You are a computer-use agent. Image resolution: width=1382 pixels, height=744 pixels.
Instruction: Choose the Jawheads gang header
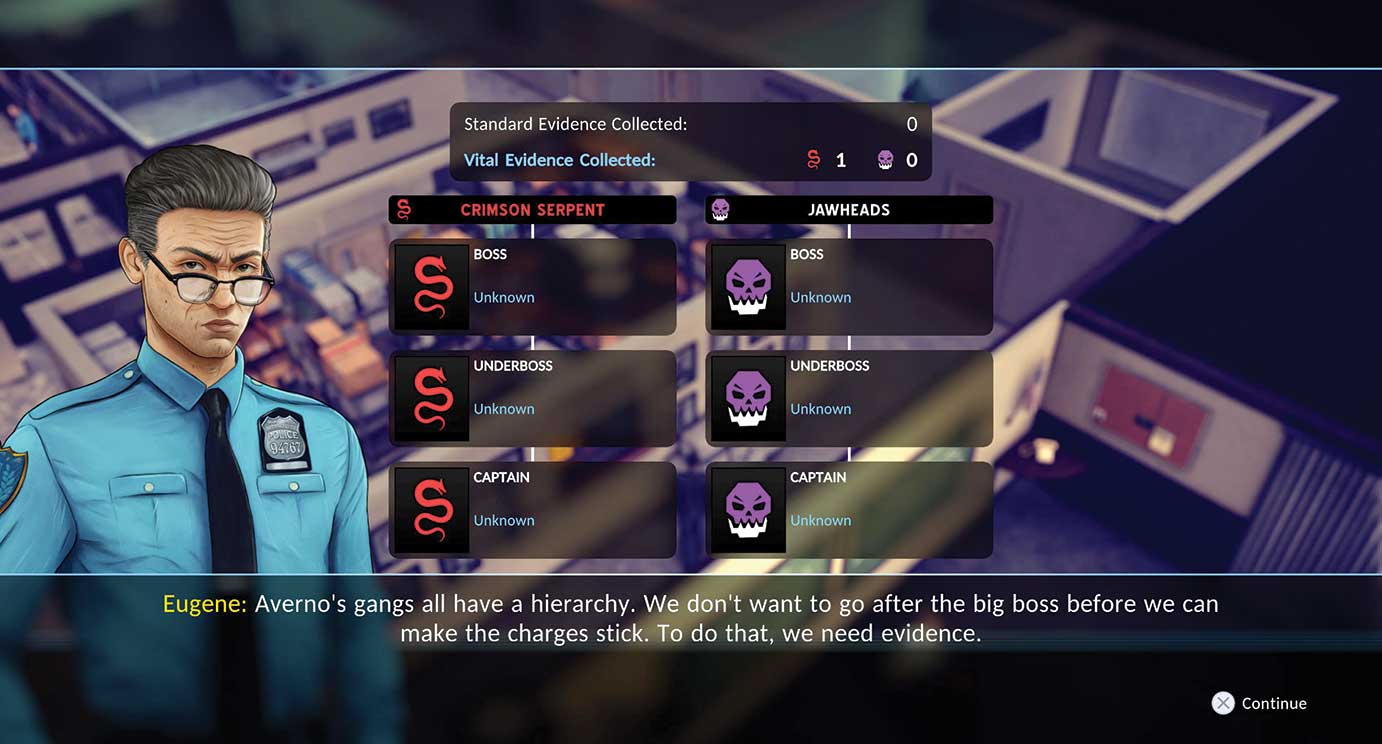[x=849, y=210]
